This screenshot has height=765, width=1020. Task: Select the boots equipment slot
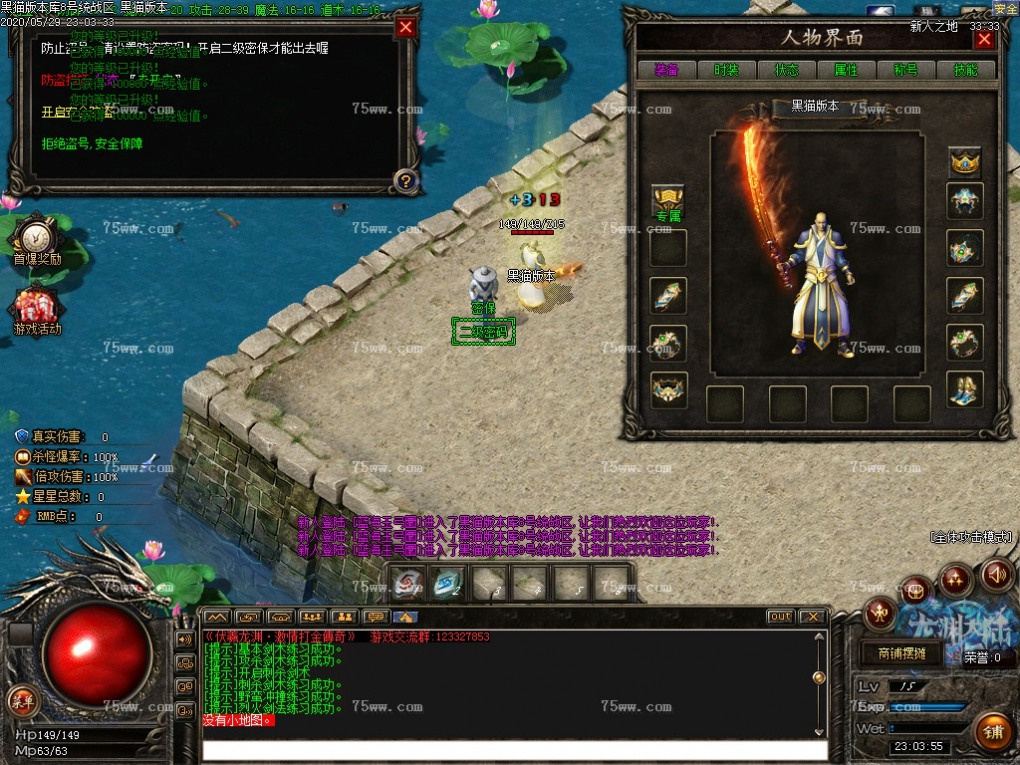click(x=965, y=389)
